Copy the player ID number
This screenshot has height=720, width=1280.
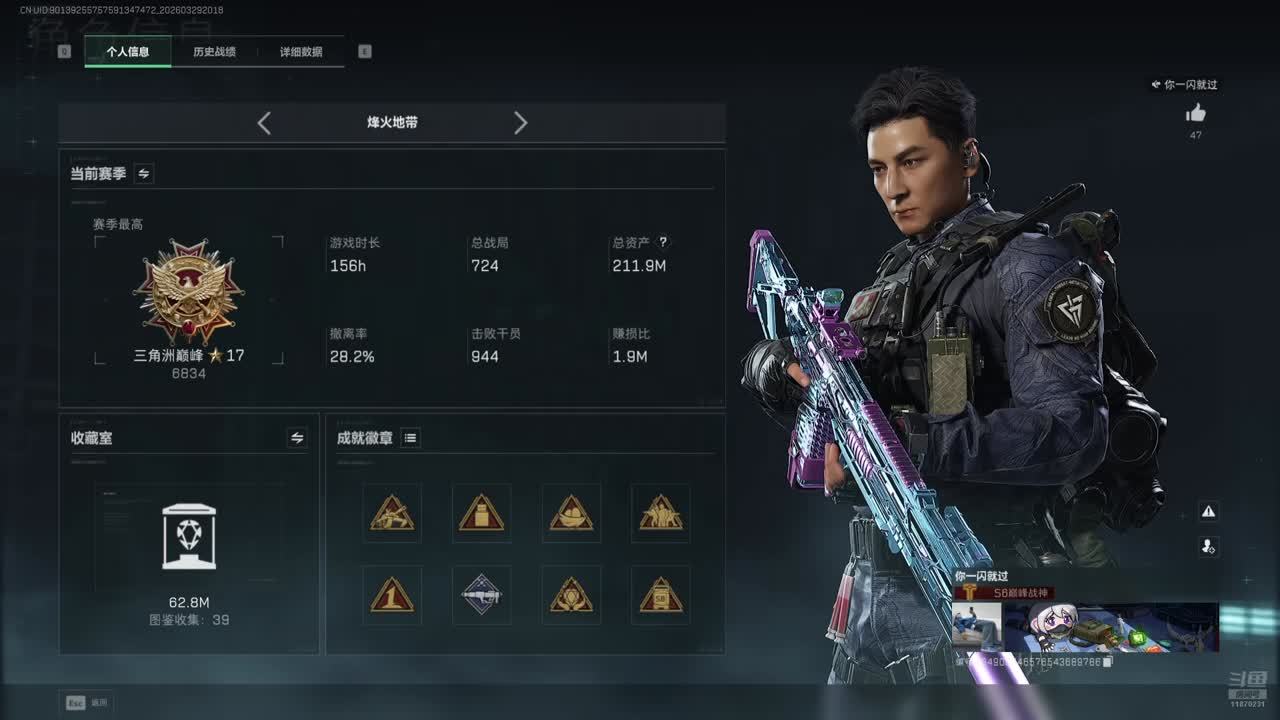1108,661
